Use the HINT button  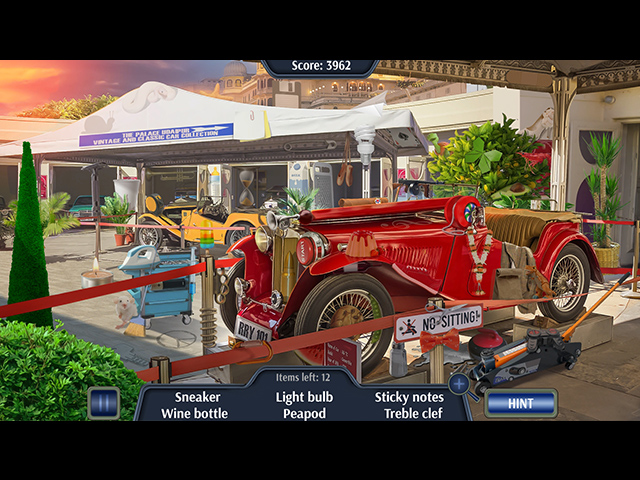[x=521, y=403]
